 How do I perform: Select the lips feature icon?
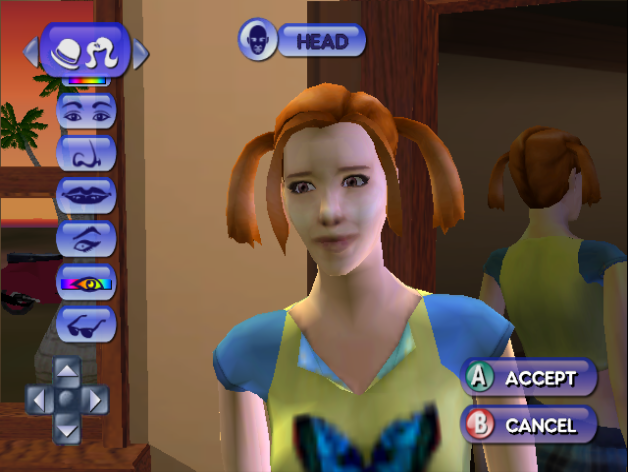point(86,194)
